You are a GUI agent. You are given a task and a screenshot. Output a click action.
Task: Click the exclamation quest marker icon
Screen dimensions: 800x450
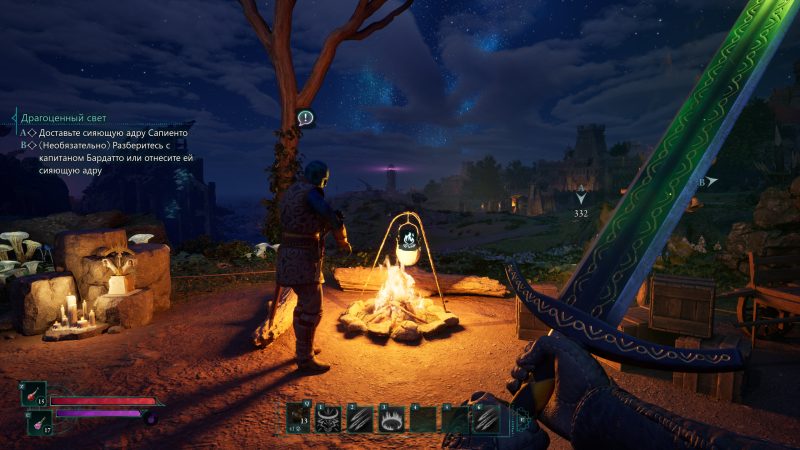tap(306, 118)
